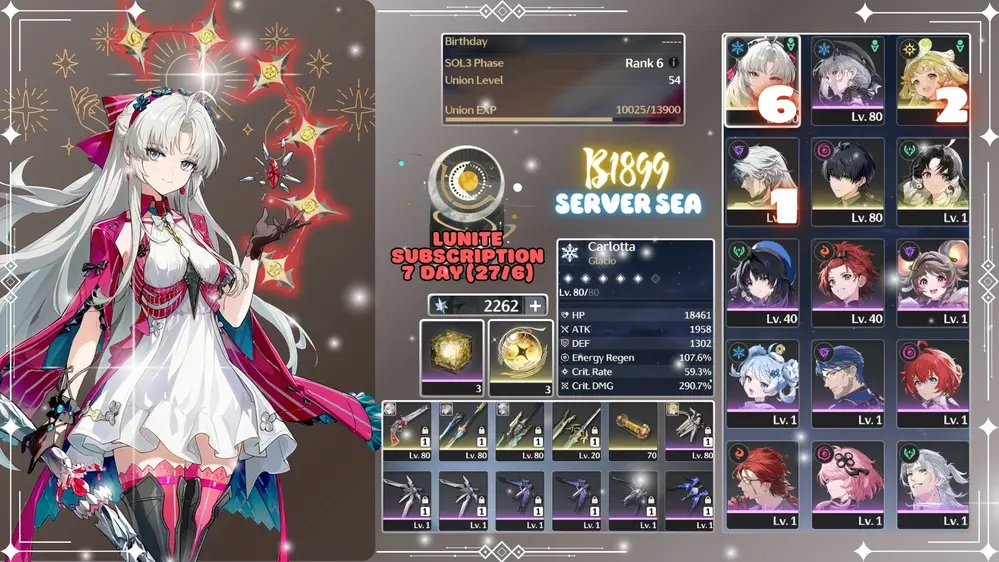Select the silver-haired girl with black cap
This screenshot has width=999, height=562.
pyautogui.click(x=848, y=80)
